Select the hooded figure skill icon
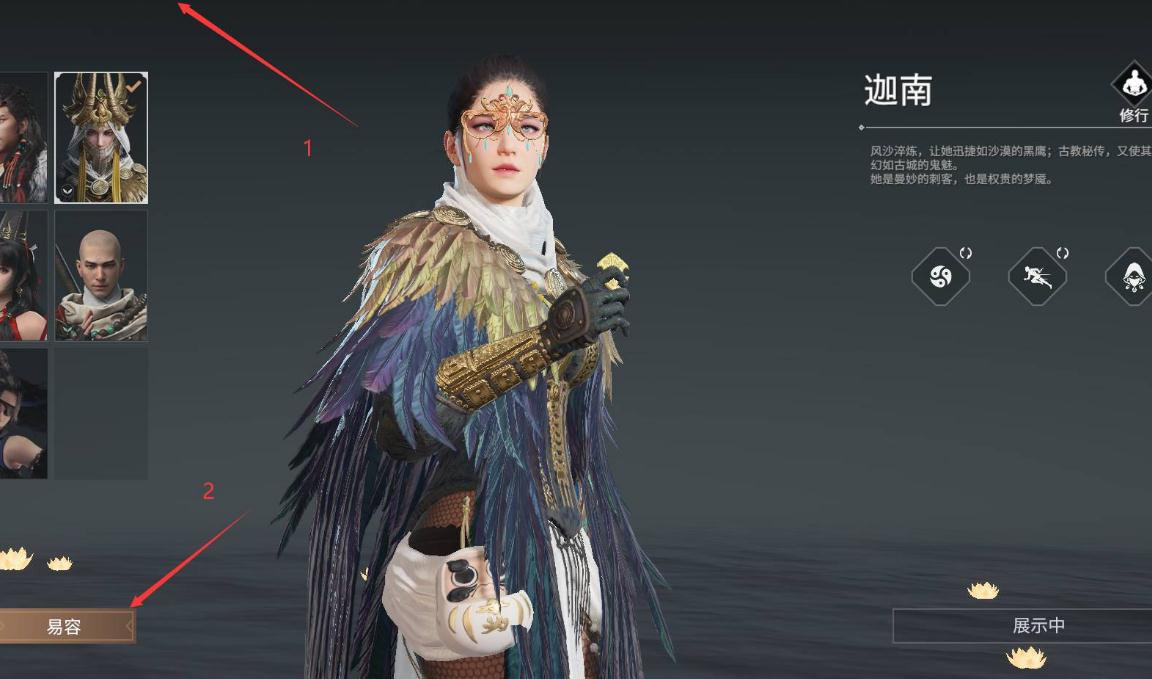1152x679 pixels. click(x=1133, y=276)
